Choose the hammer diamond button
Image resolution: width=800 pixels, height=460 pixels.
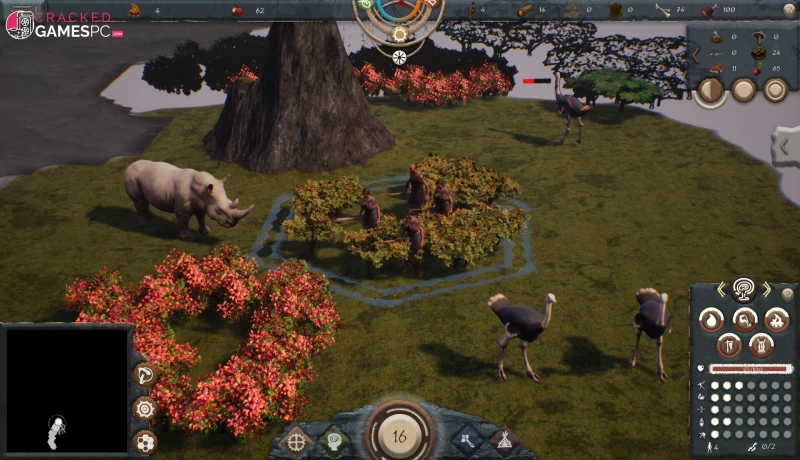pos(466,438)
